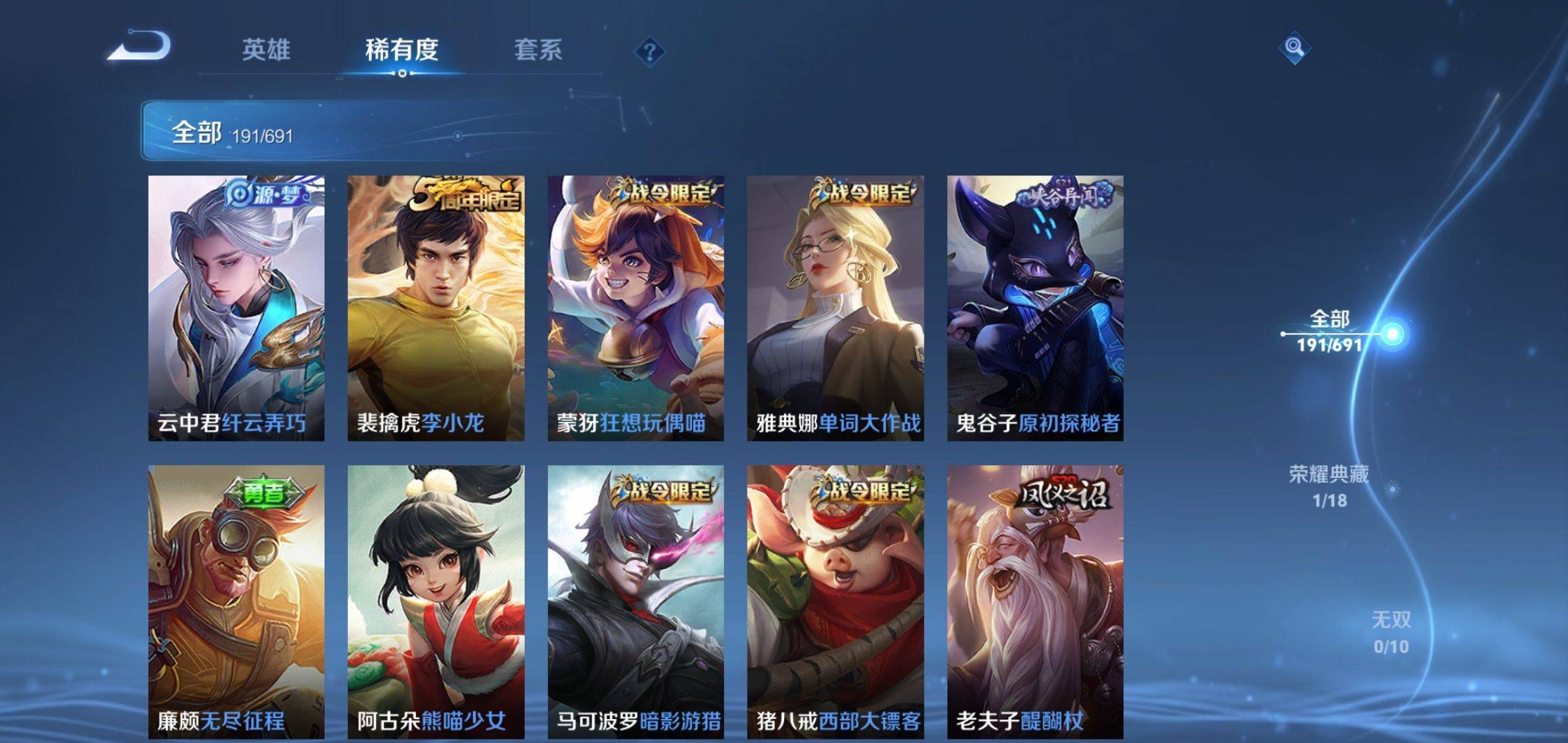1568x743 pixels.
Task: Switch to the 英雄 tab
Action: (266, 50)
